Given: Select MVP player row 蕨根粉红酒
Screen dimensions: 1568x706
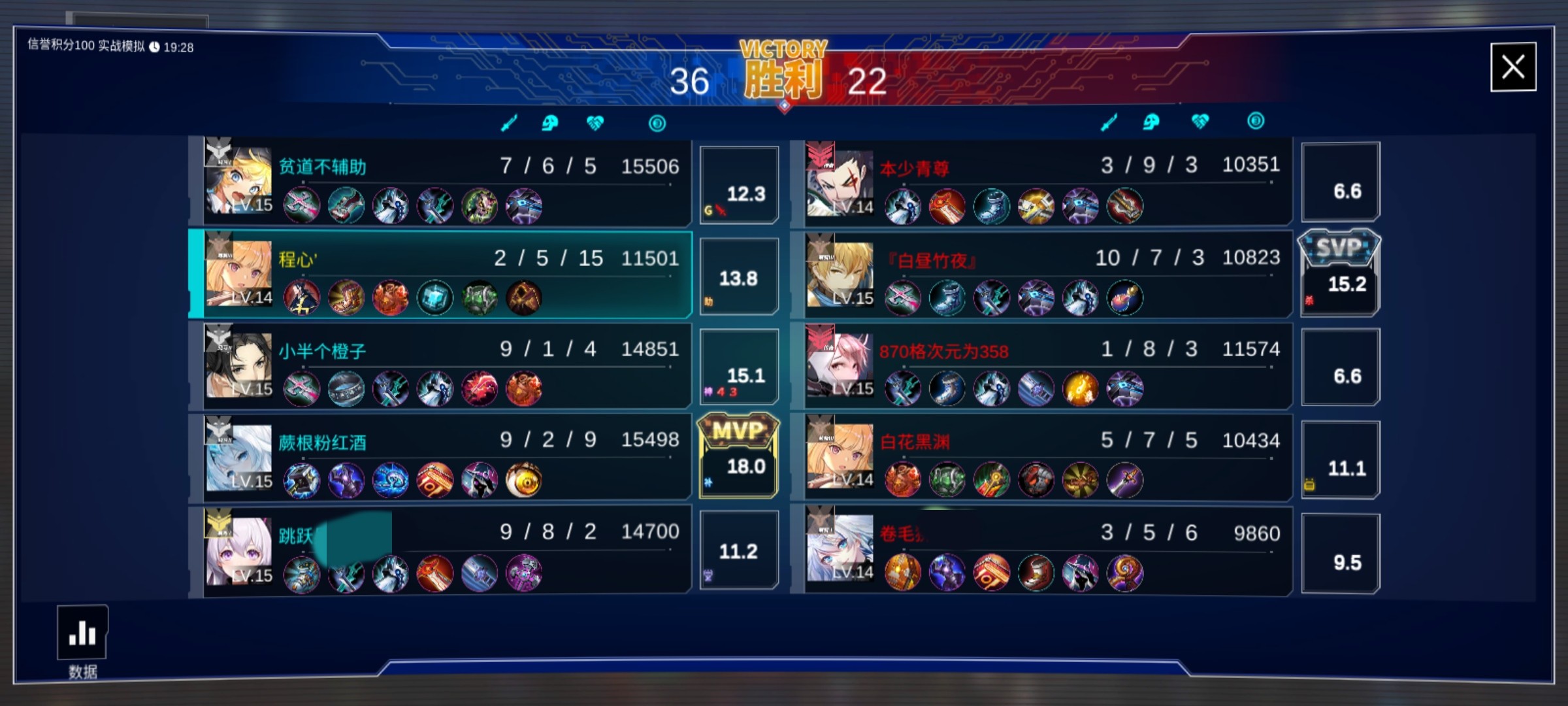Looking at the screenshot, I should tap(444, 456).
